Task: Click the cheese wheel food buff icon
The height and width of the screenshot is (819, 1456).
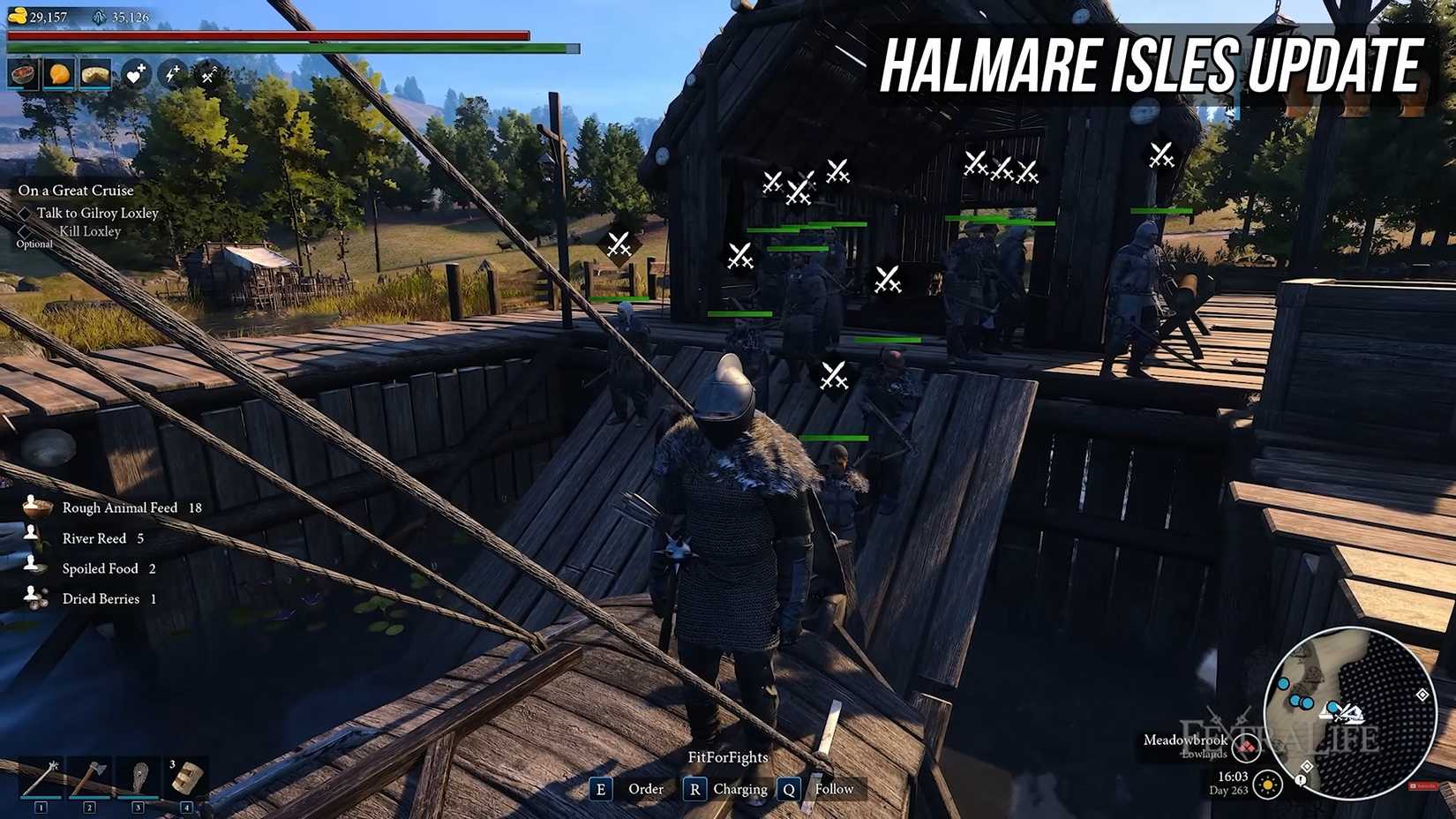Action: [95, 74]
